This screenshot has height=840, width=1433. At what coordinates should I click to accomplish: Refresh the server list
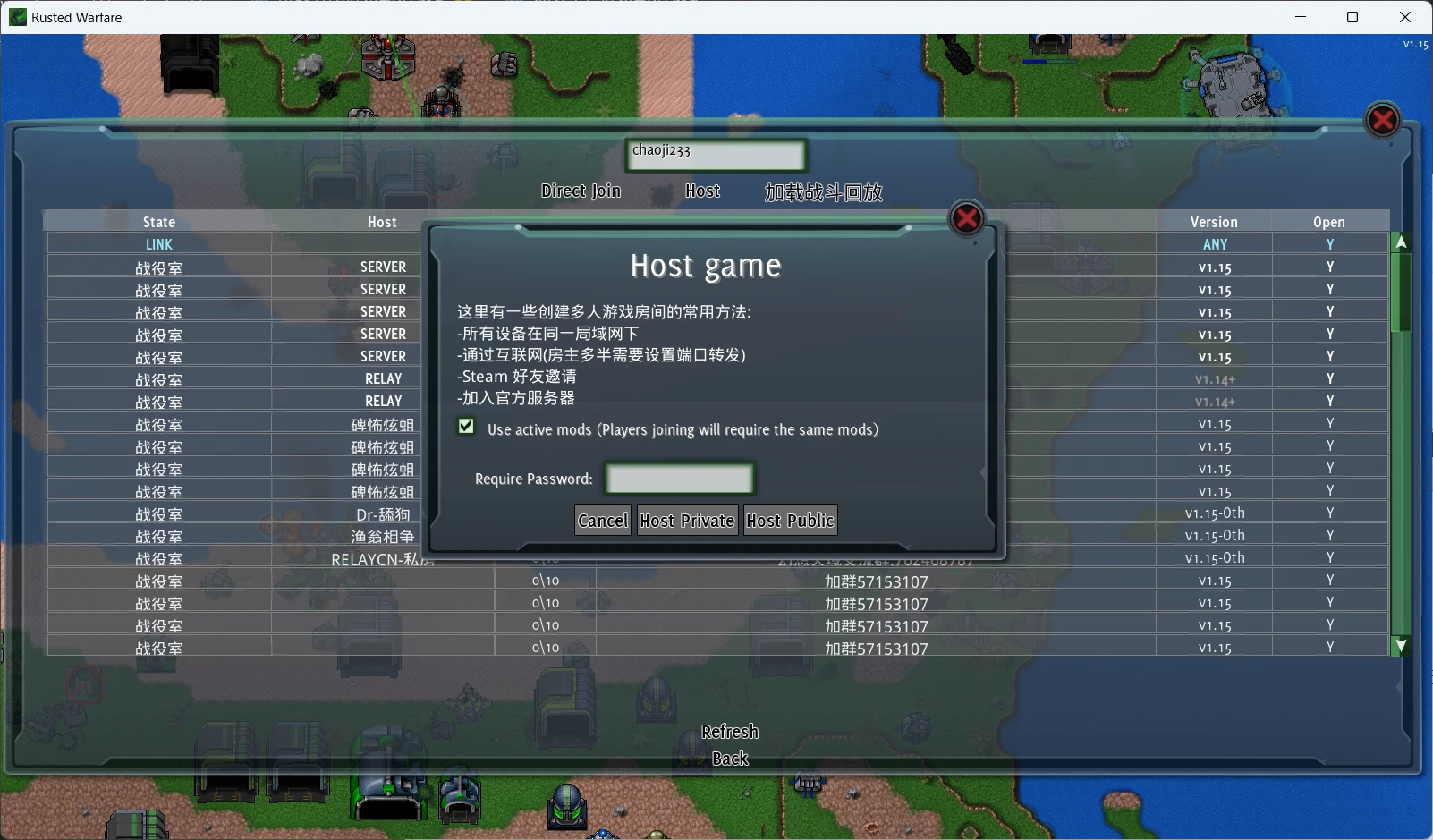[730, 731]
